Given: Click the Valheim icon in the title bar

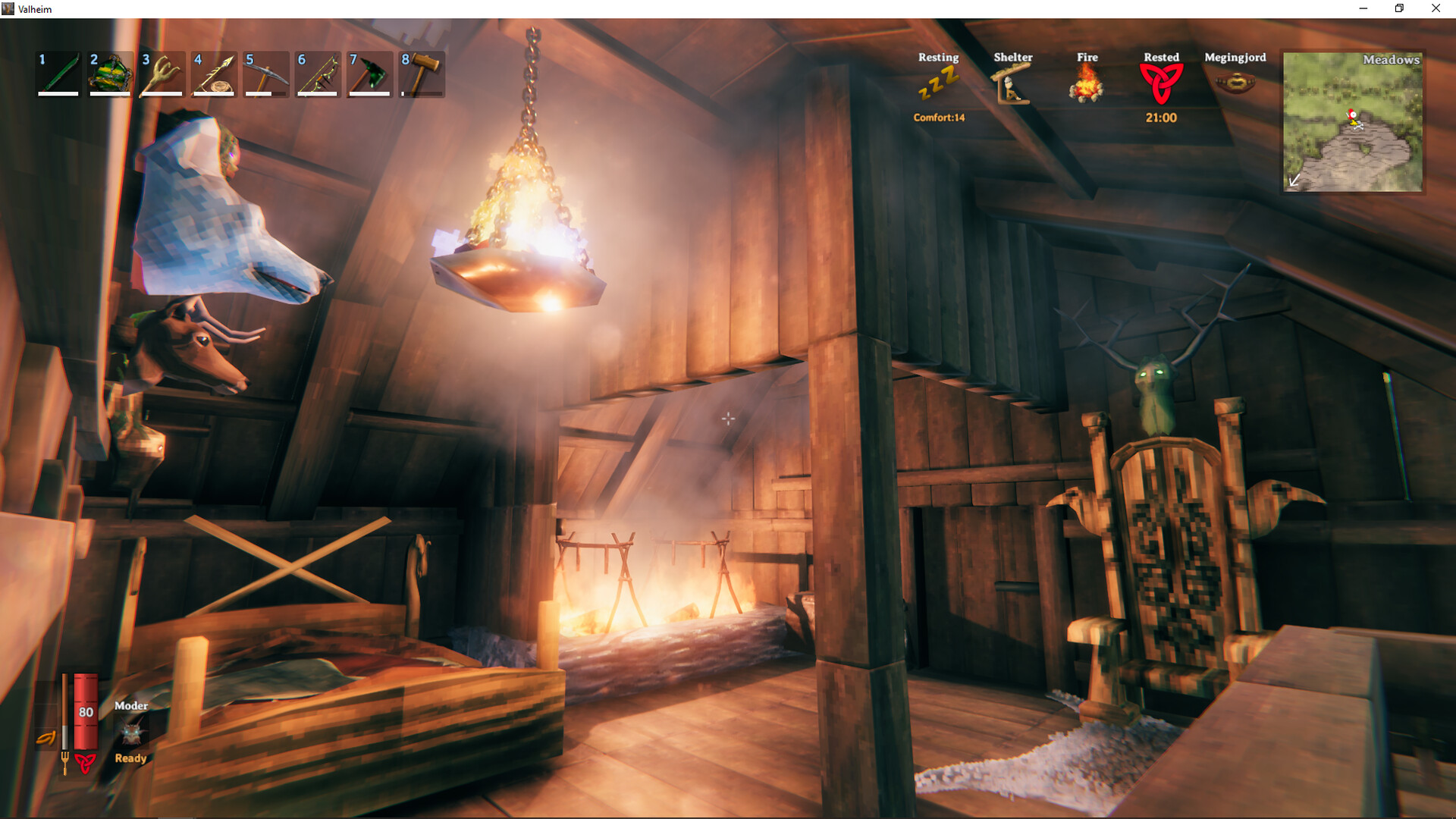Looking at the screenshot, I should tap(10, 8).
